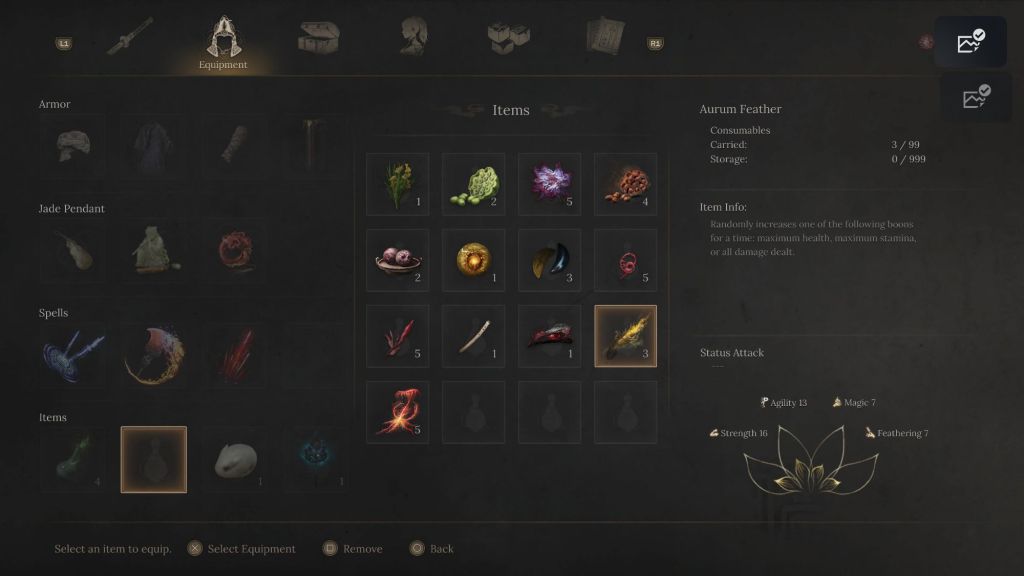Switch to the character profile tab
Viewport: 1024px width, 576px height.
pos(411,37)
